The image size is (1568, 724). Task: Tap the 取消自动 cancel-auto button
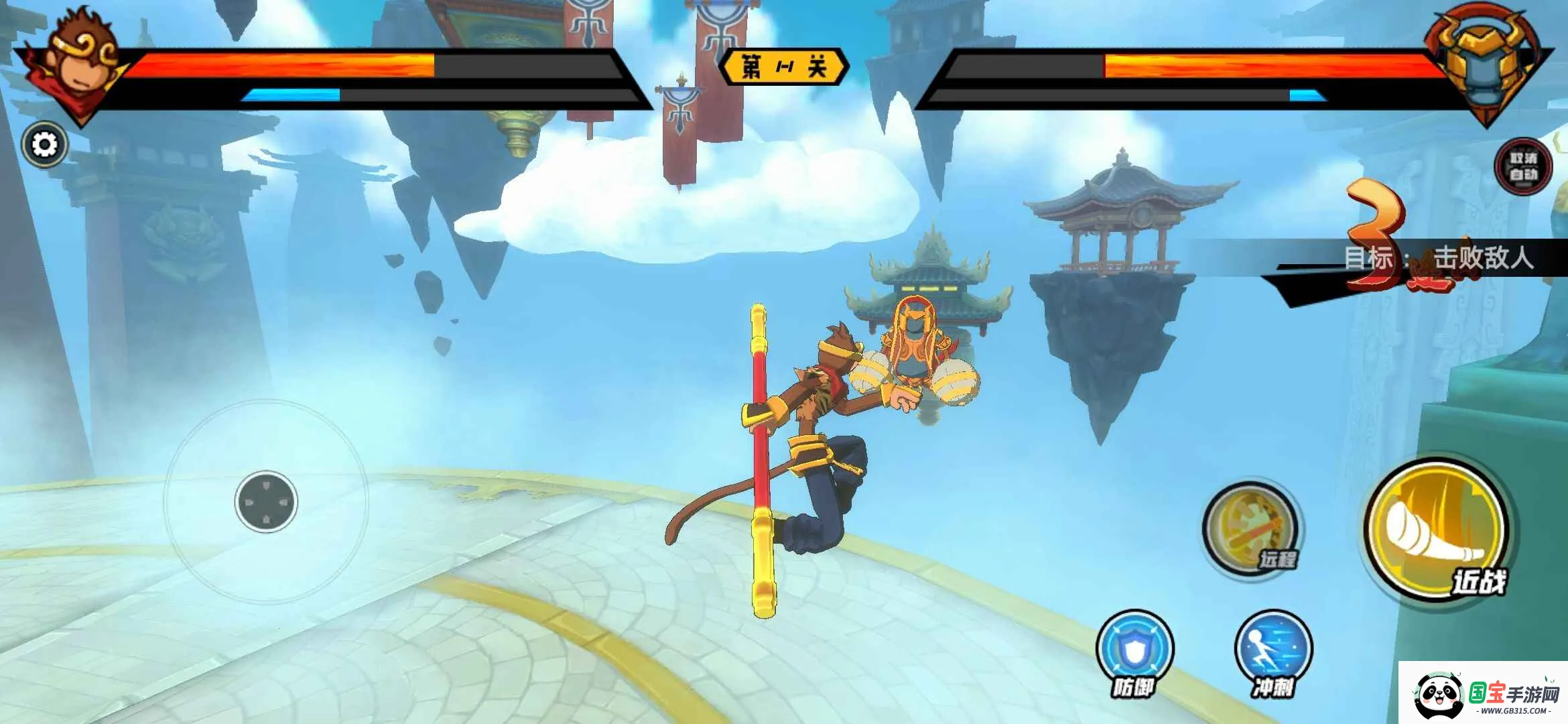tap(1523, 166)
